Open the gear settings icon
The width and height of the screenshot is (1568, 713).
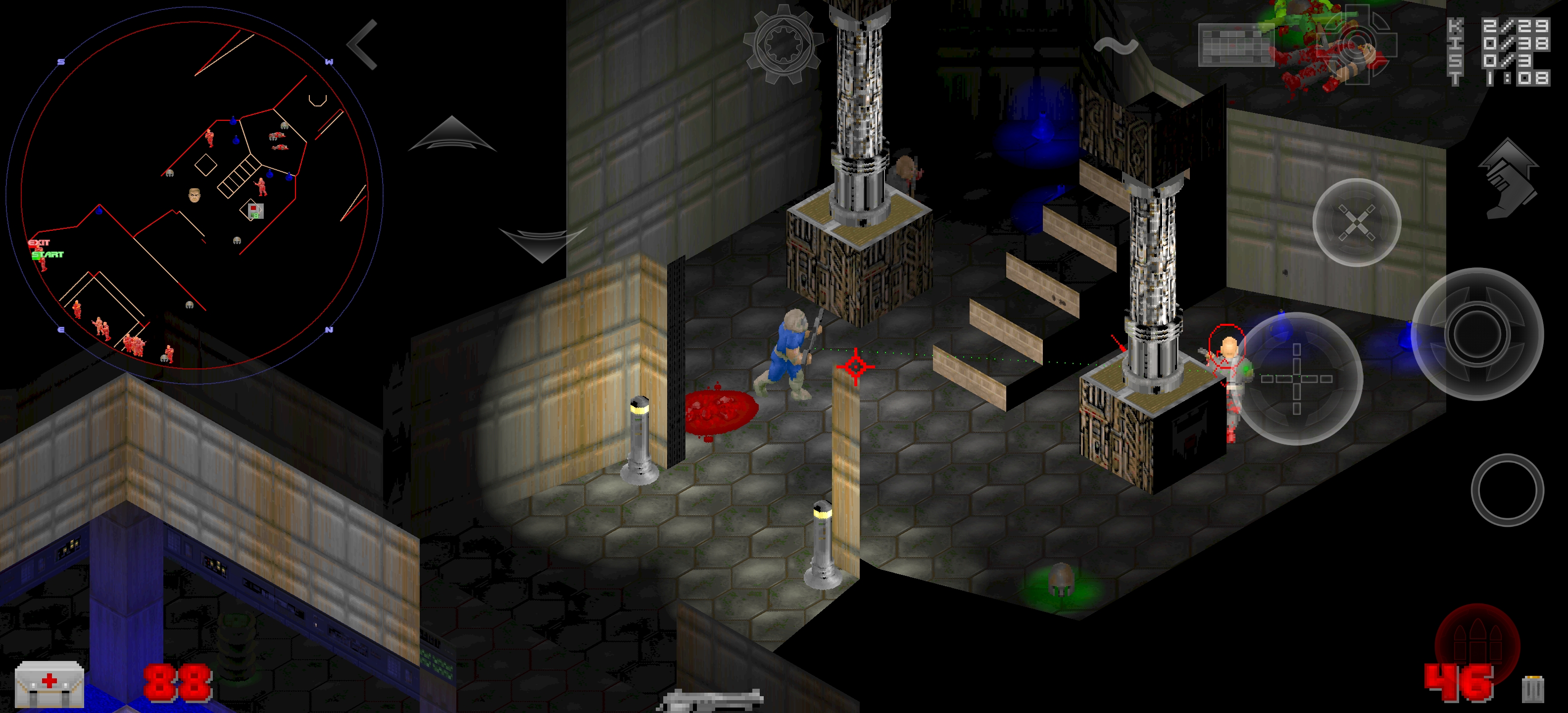point(784,45)
